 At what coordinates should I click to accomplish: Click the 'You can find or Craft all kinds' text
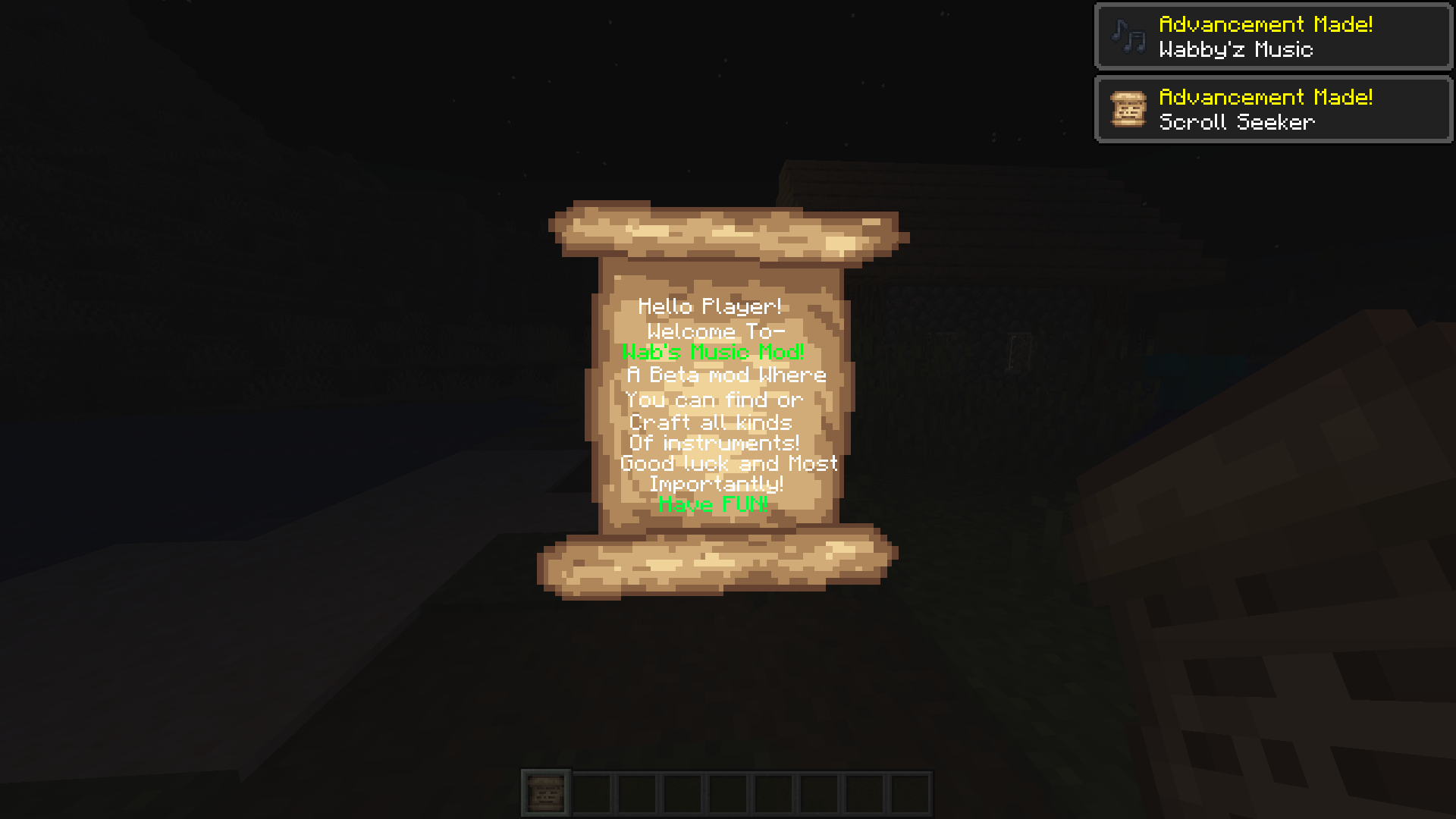(x=713, y=411)
